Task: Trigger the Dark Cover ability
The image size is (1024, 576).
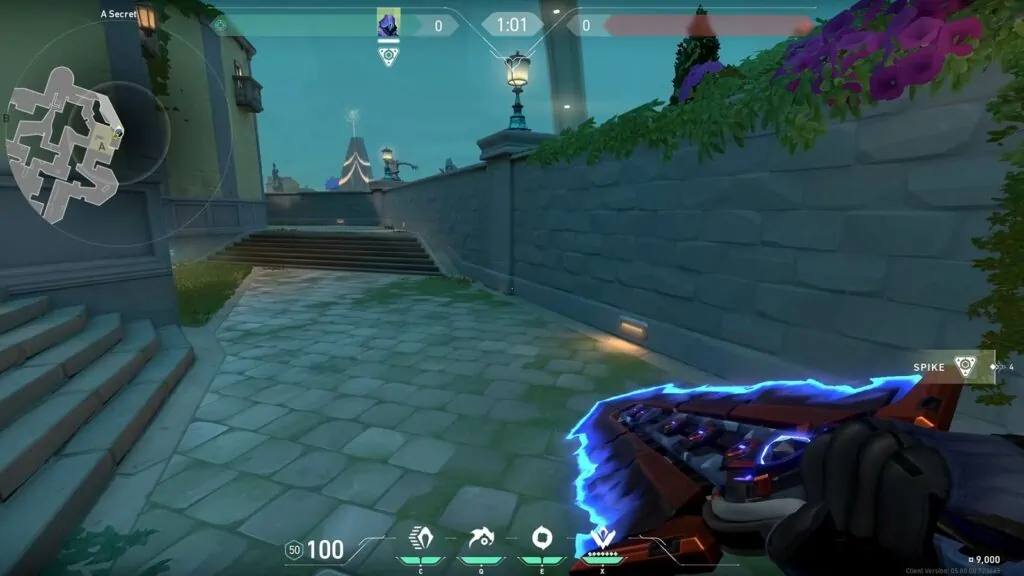Action: (540, 540)
